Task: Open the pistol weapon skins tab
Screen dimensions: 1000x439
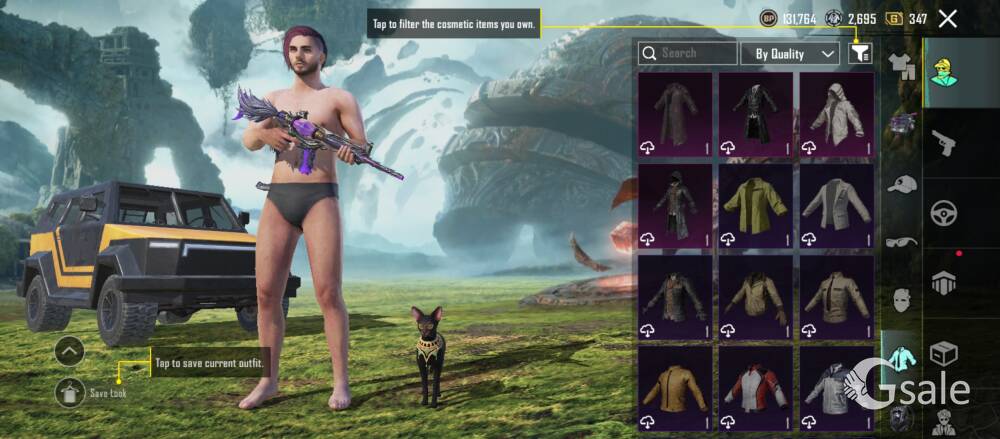Action: pos(943,144)
